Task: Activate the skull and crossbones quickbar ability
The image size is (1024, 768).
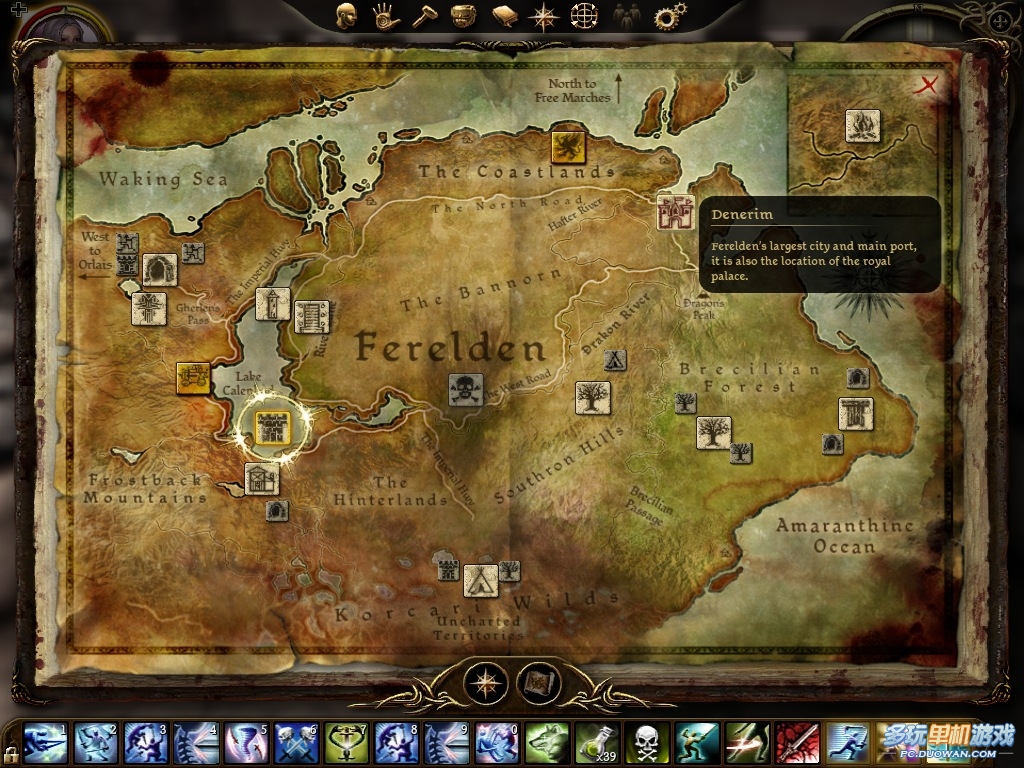Action: click(647, 743)
